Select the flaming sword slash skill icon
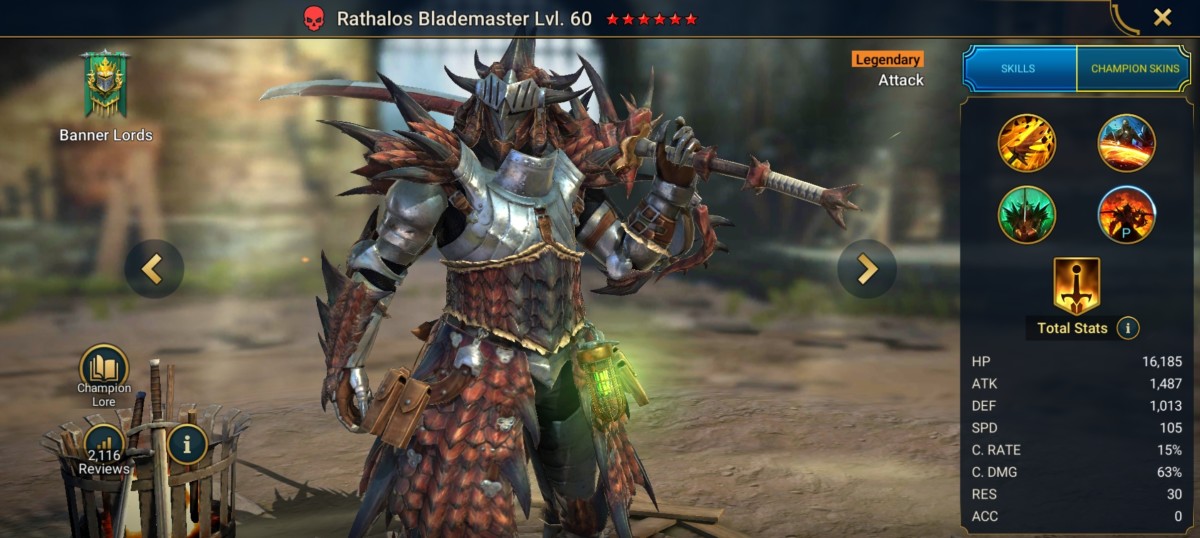The width and height of the screenshot is (1200, 538). (1026, 143)
